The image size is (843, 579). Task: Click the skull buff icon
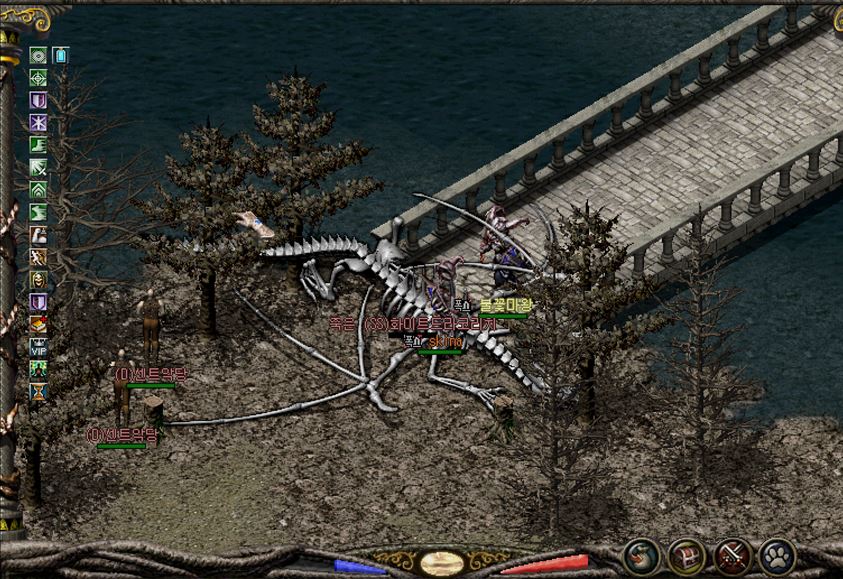pos(38,280)
